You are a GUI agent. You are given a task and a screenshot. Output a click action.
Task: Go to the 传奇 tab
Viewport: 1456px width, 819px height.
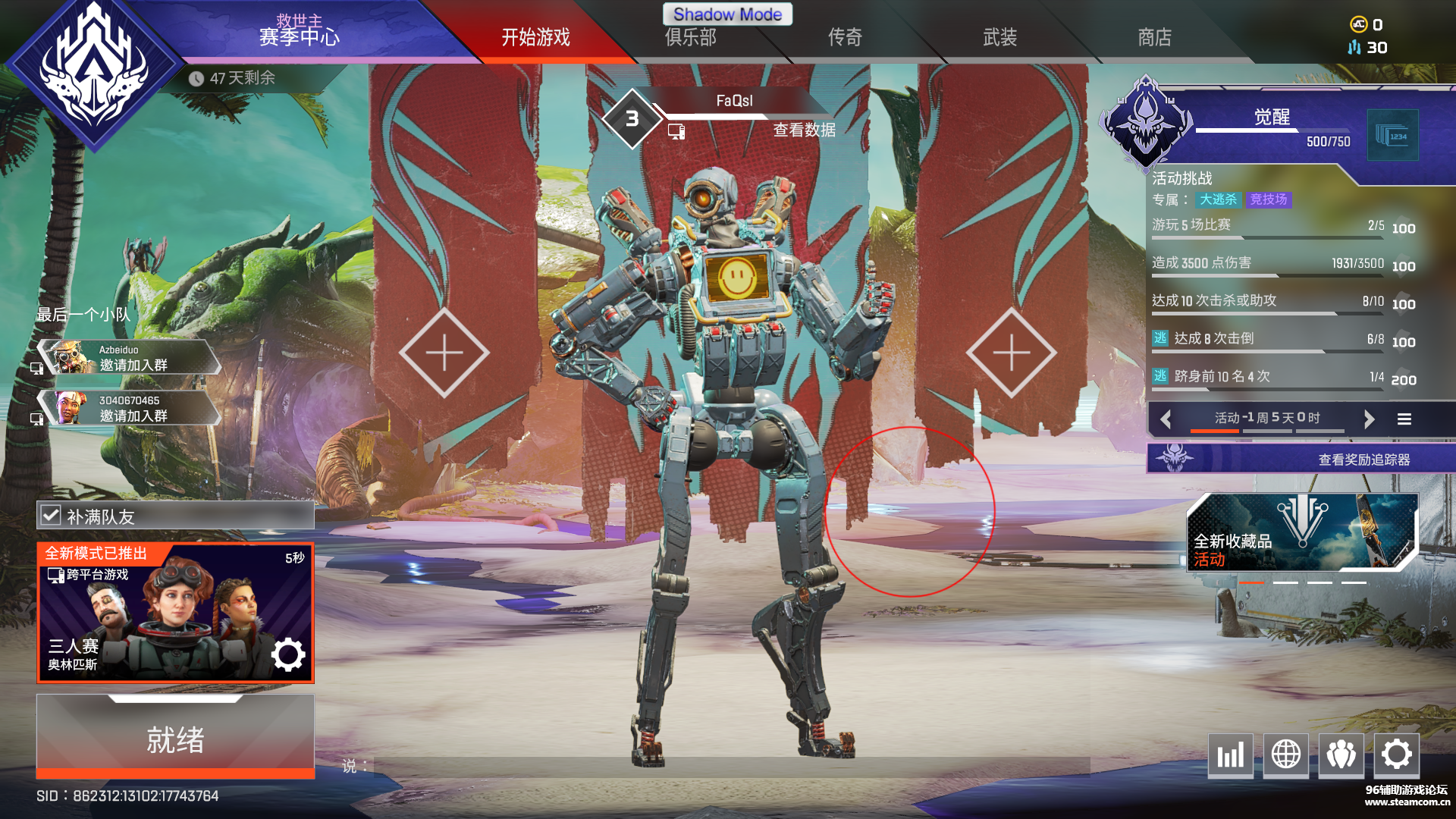[845, 37]
